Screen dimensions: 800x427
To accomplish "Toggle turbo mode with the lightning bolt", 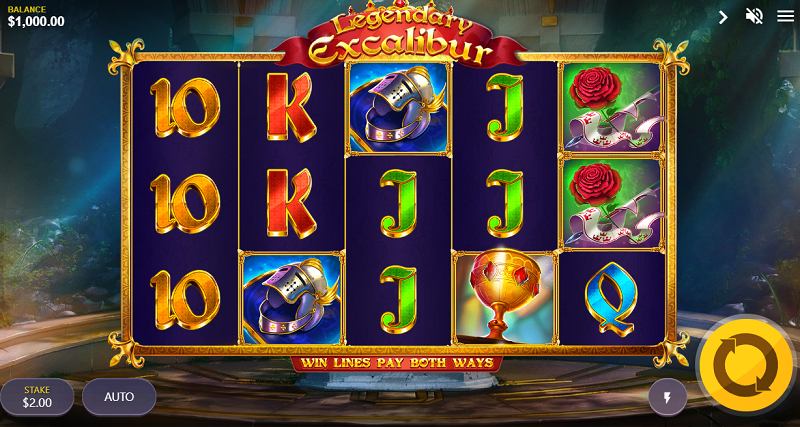I will pyautogui.click(x=668, y=397).
